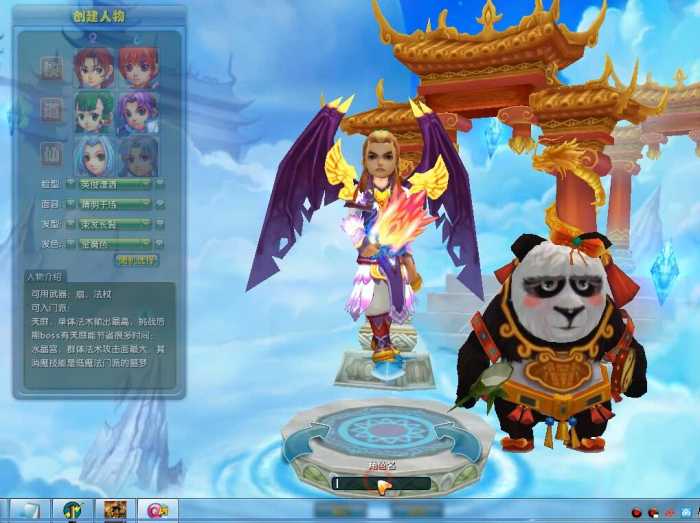Open the 发型 hairstyle dropdown

(x=115, y=223)
